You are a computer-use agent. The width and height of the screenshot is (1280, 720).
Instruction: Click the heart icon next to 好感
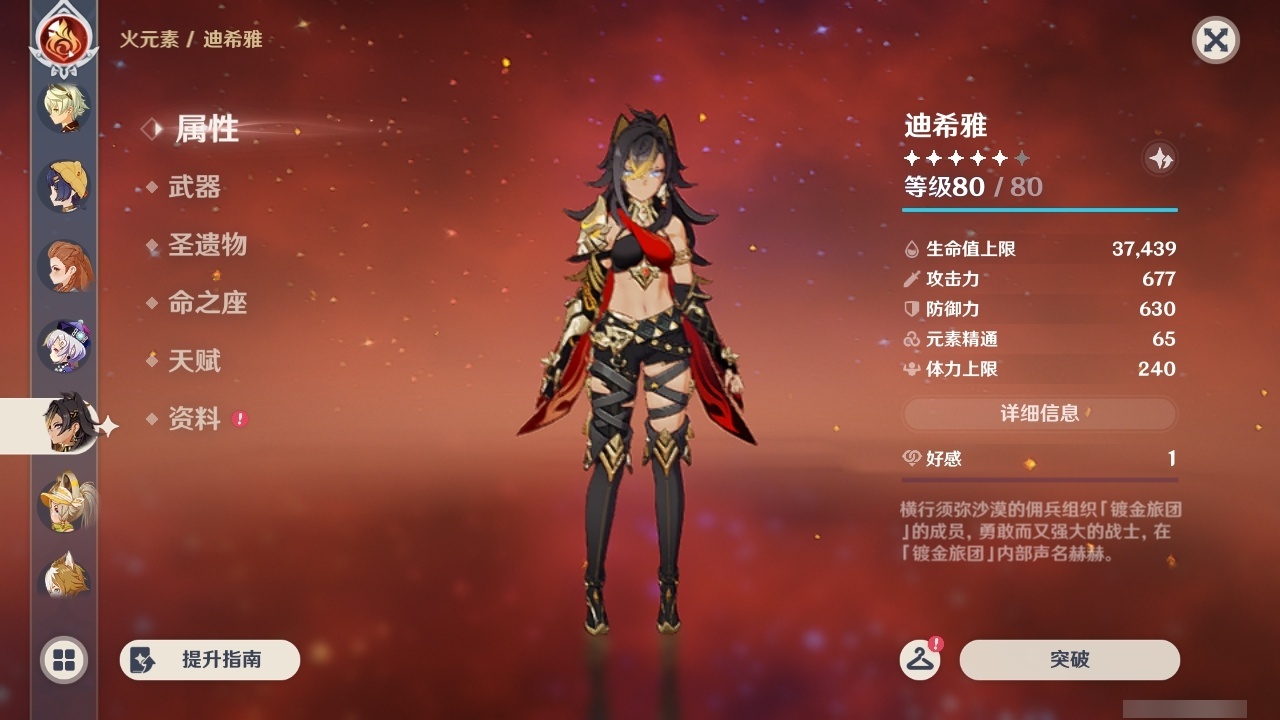point(910,458)
